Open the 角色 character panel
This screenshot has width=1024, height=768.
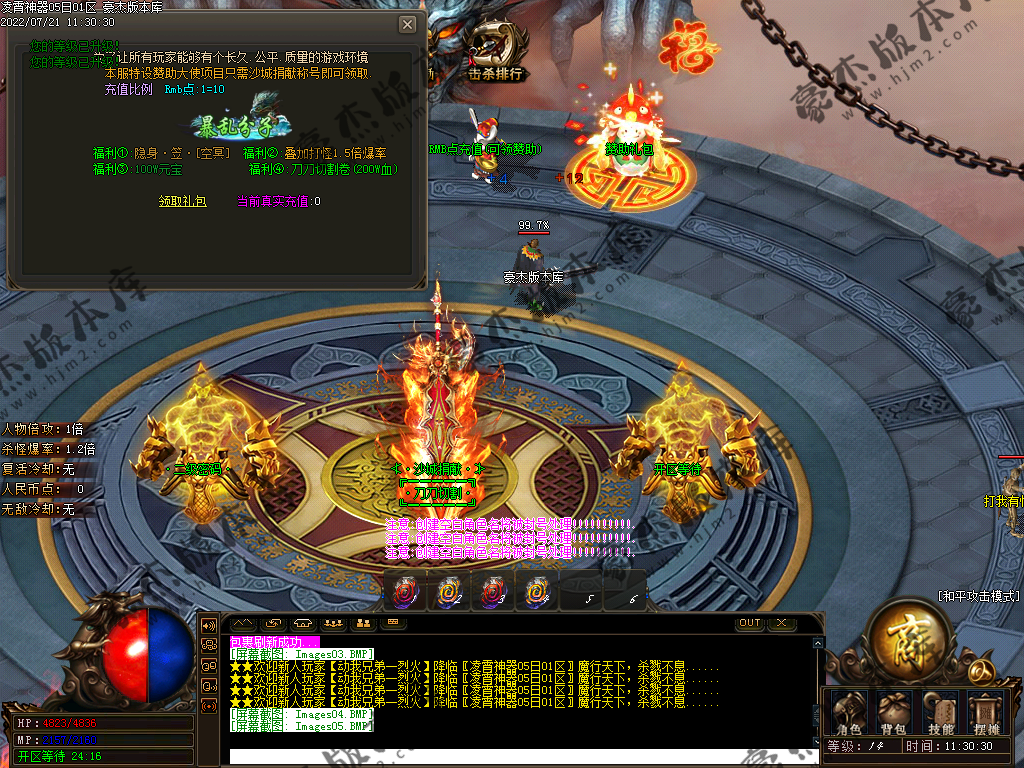[849, 712]
